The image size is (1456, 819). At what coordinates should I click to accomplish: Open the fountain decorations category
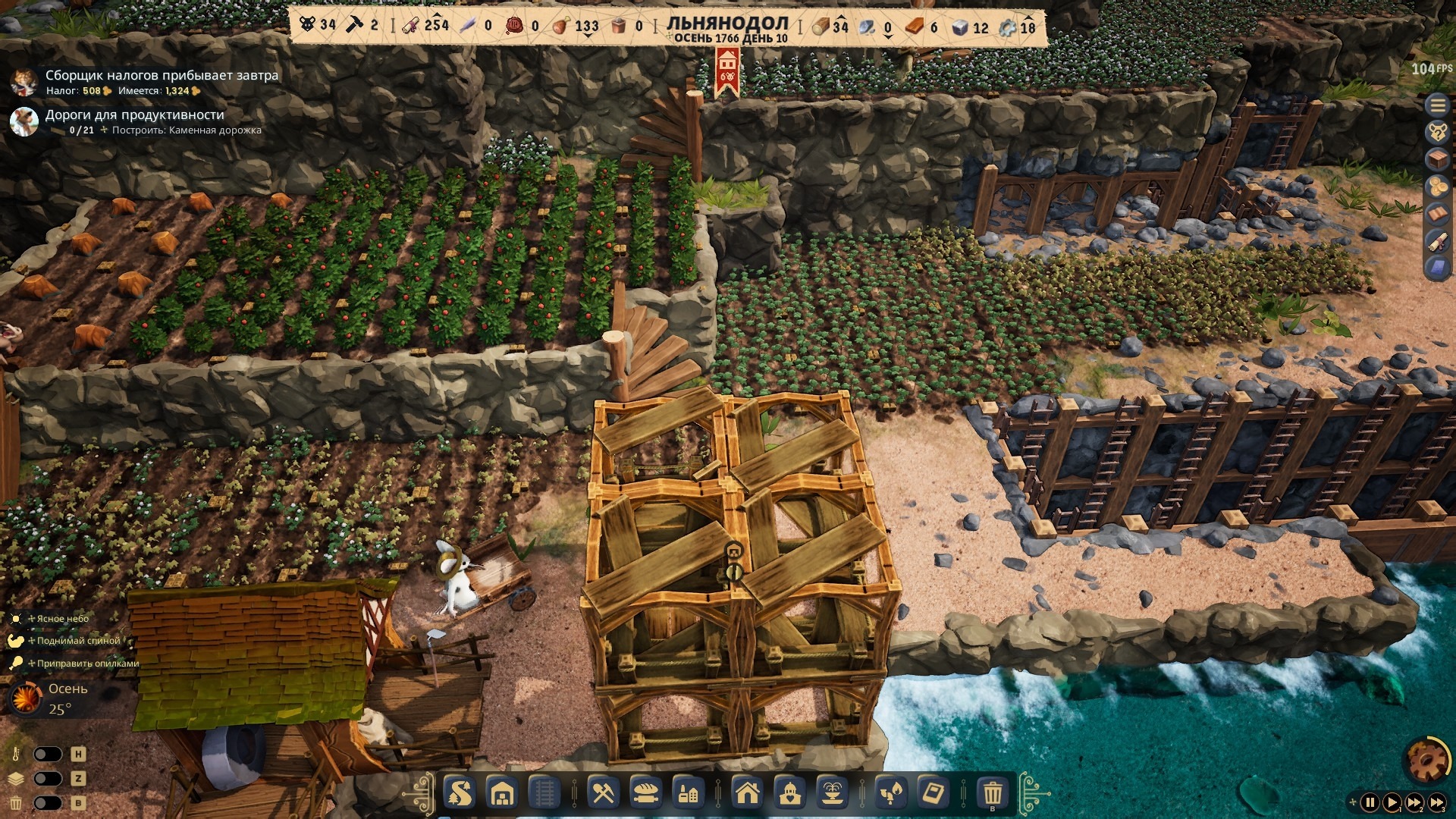pyautogui.click(x=832, y=794)
